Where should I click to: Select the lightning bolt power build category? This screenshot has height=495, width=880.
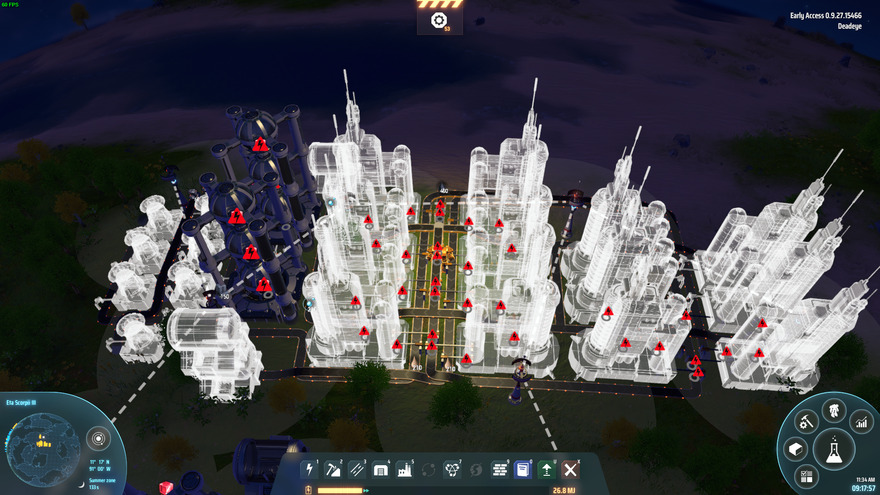[310, 469]
